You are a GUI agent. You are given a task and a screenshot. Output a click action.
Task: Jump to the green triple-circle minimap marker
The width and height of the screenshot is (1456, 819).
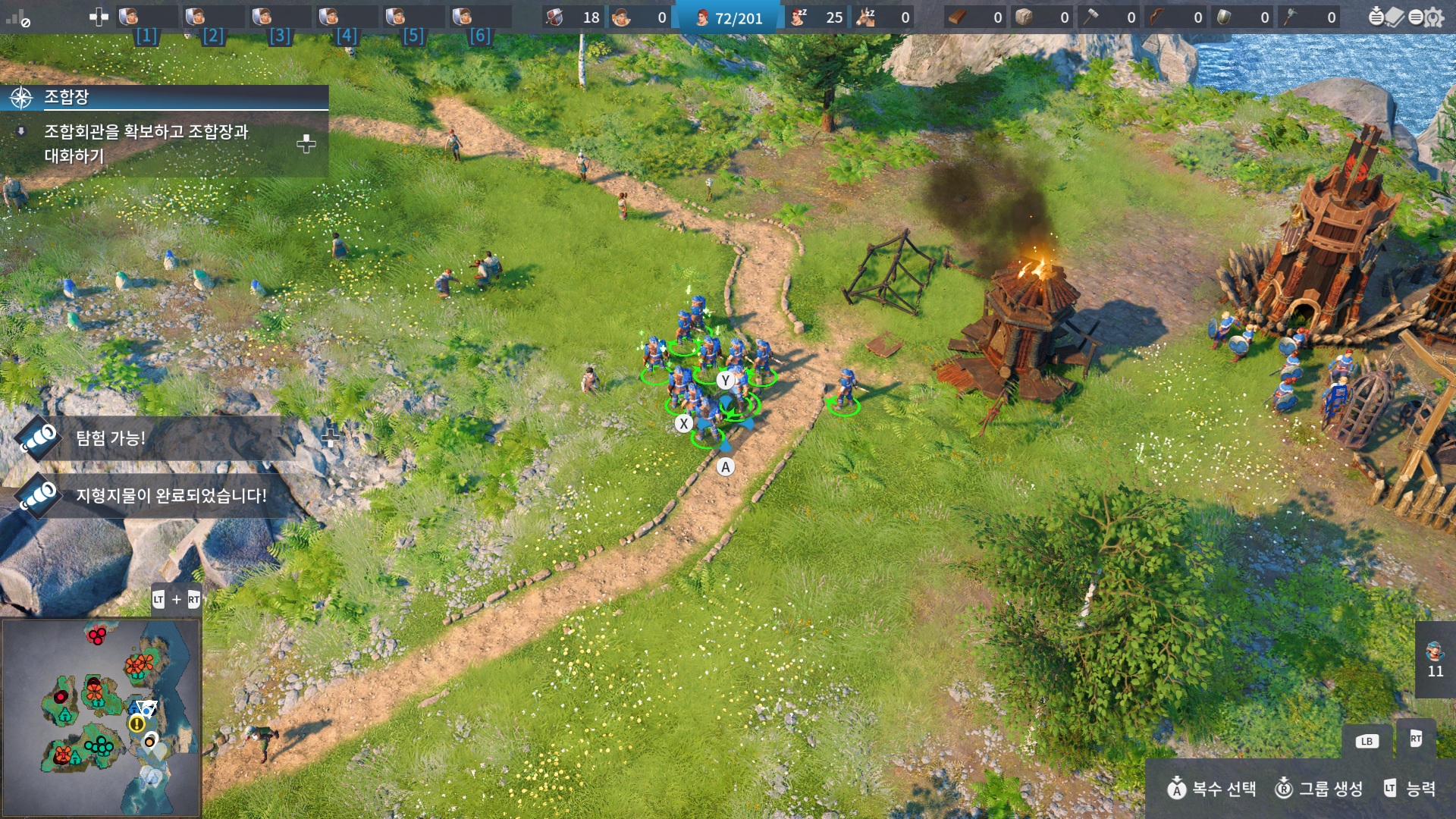(99, 746)
